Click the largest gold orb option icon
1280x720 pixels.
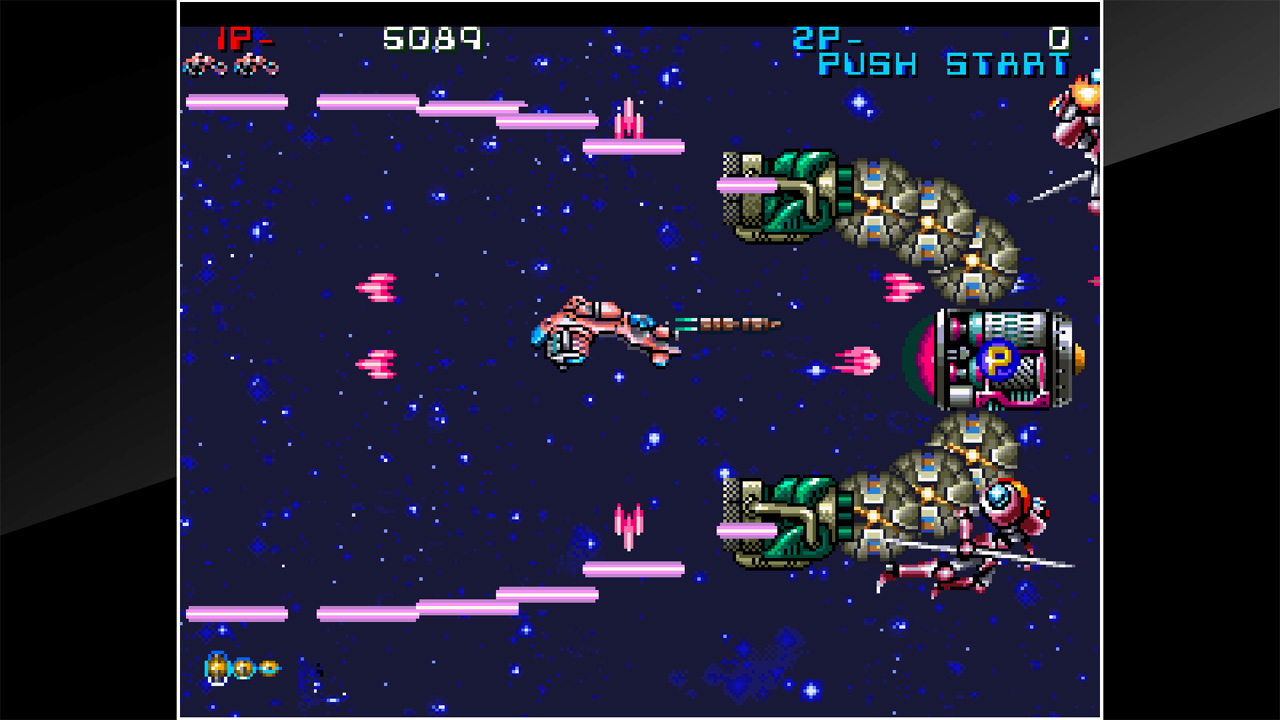tap(217, 665)
